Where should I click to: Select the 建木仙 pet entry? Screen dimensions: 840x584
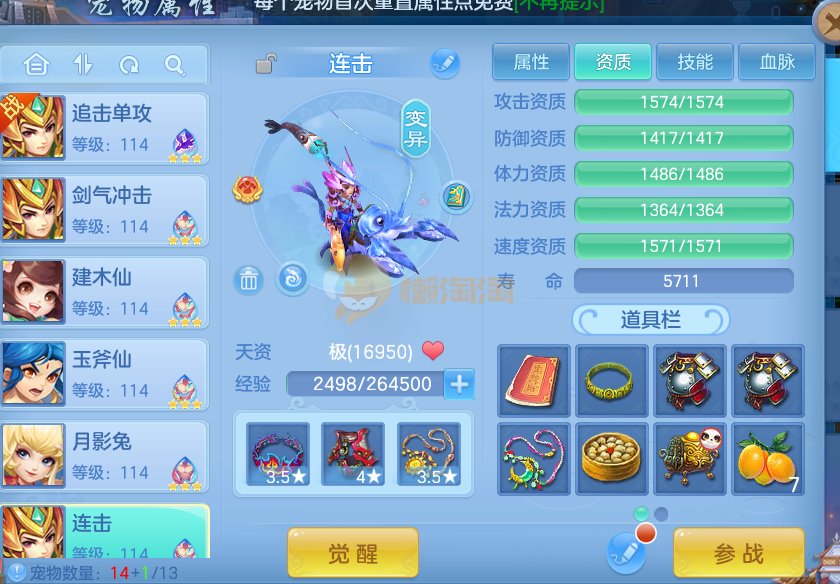coord(105,292)
